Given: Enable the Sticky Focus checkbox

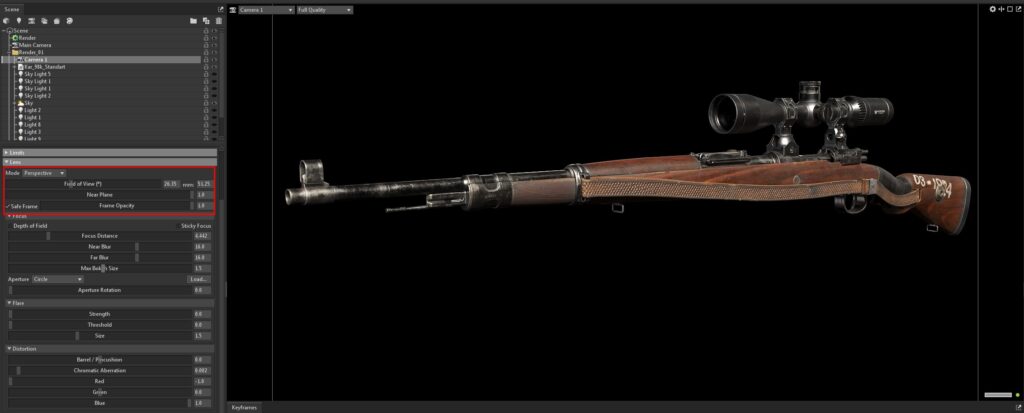Looking at the screenshot, I should (x=178, y=226).
